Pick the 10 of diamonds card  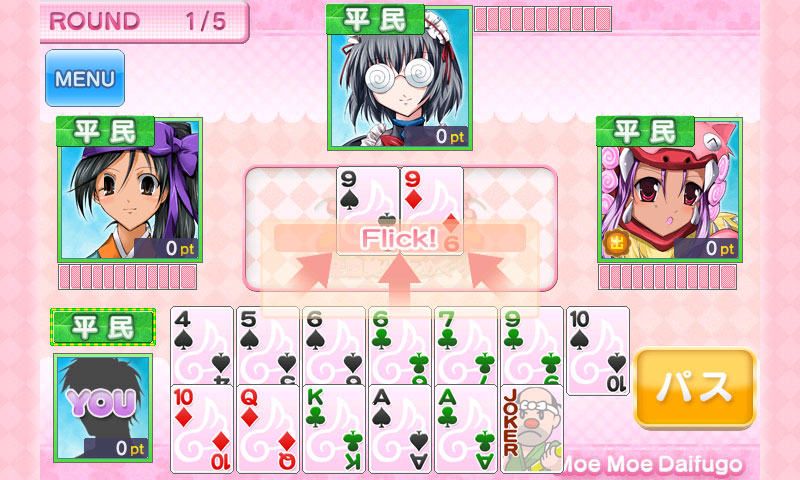click(x=201, y=430)
